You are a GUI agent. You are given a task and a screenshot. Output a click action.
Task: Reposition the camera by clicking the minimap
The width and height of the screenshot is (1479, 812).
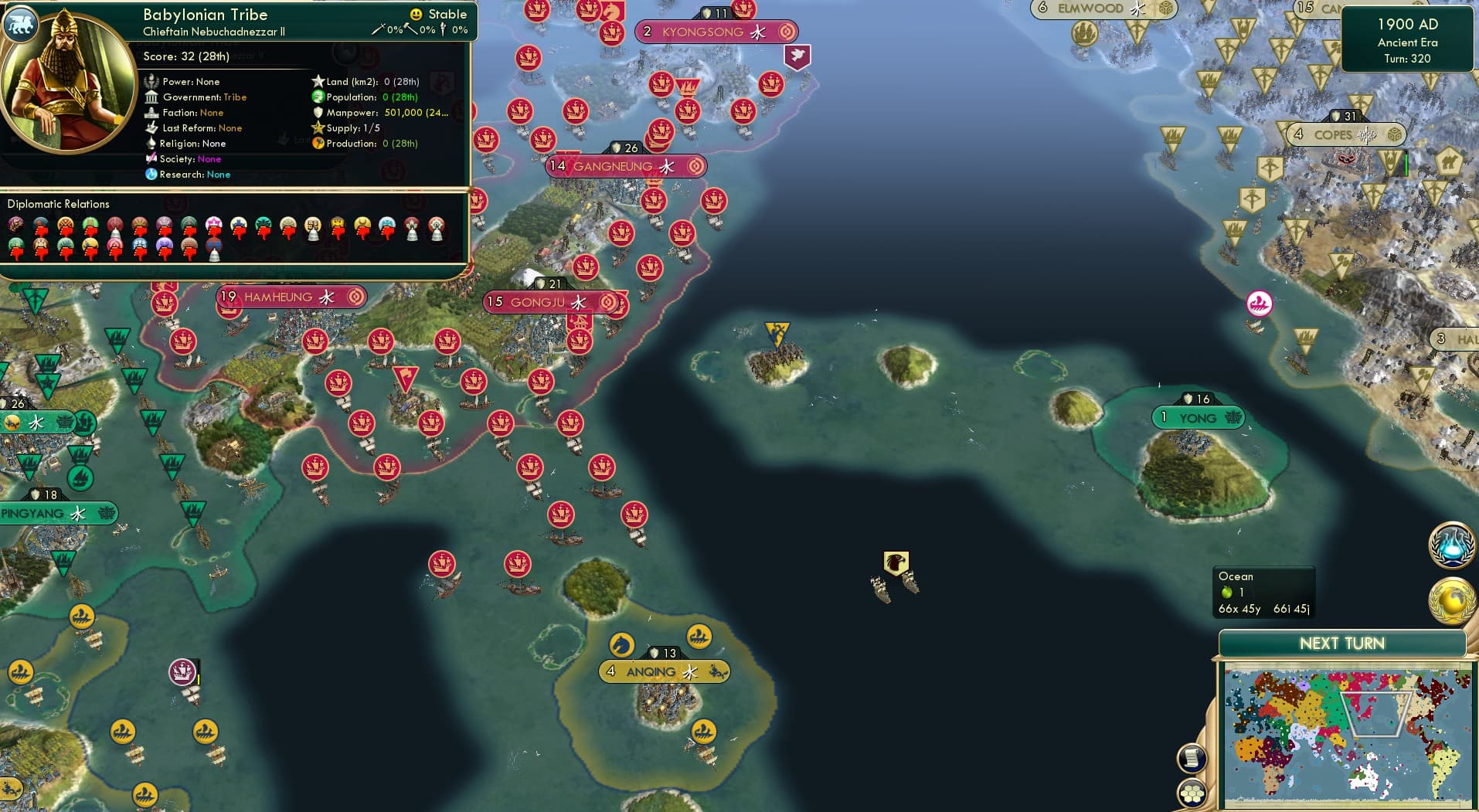[1345, 734]
